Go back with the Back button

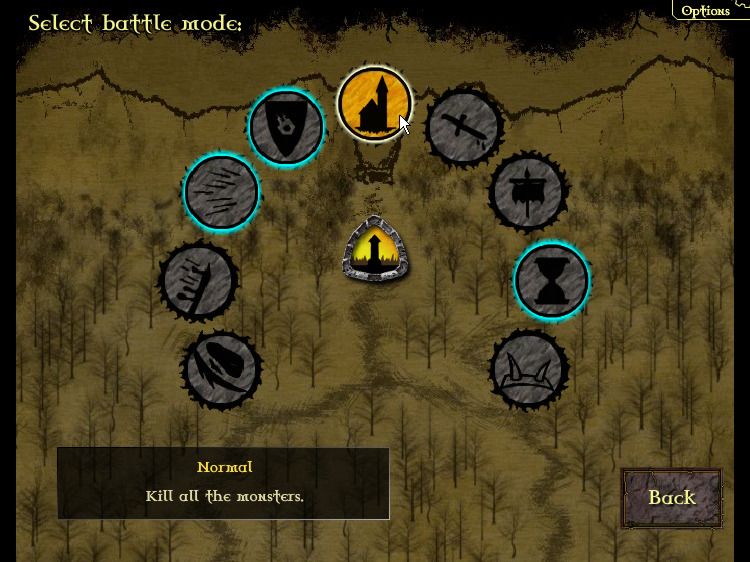point(671,497)
